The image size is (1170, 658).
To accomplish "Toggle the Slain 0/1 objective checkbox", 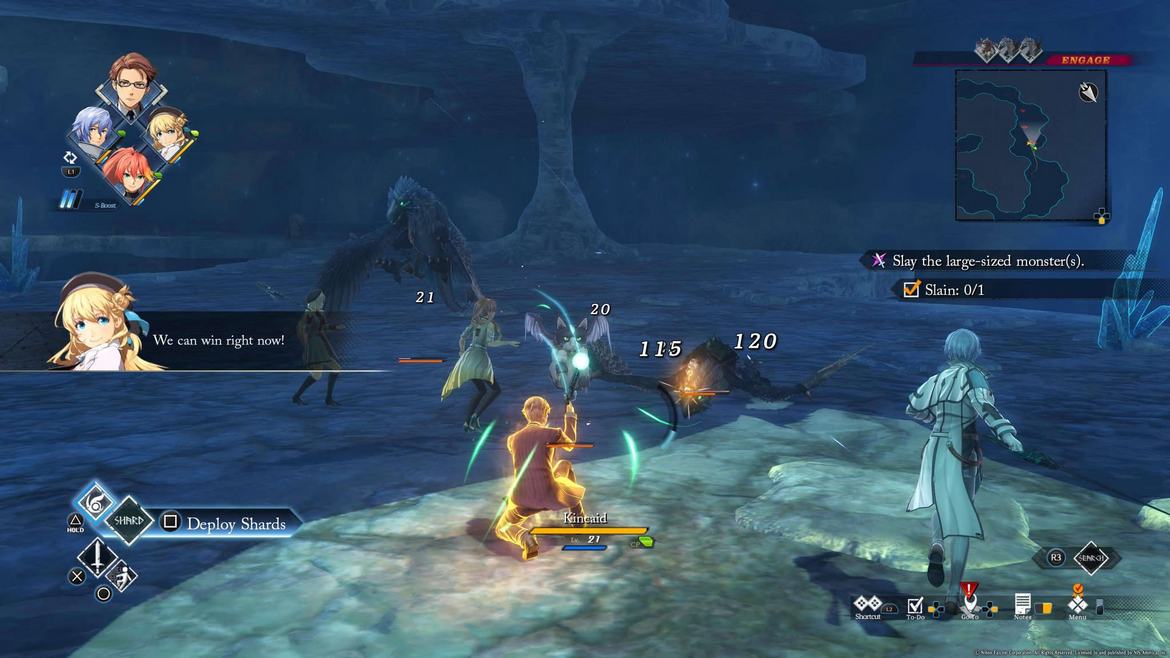I will point(911,290).
